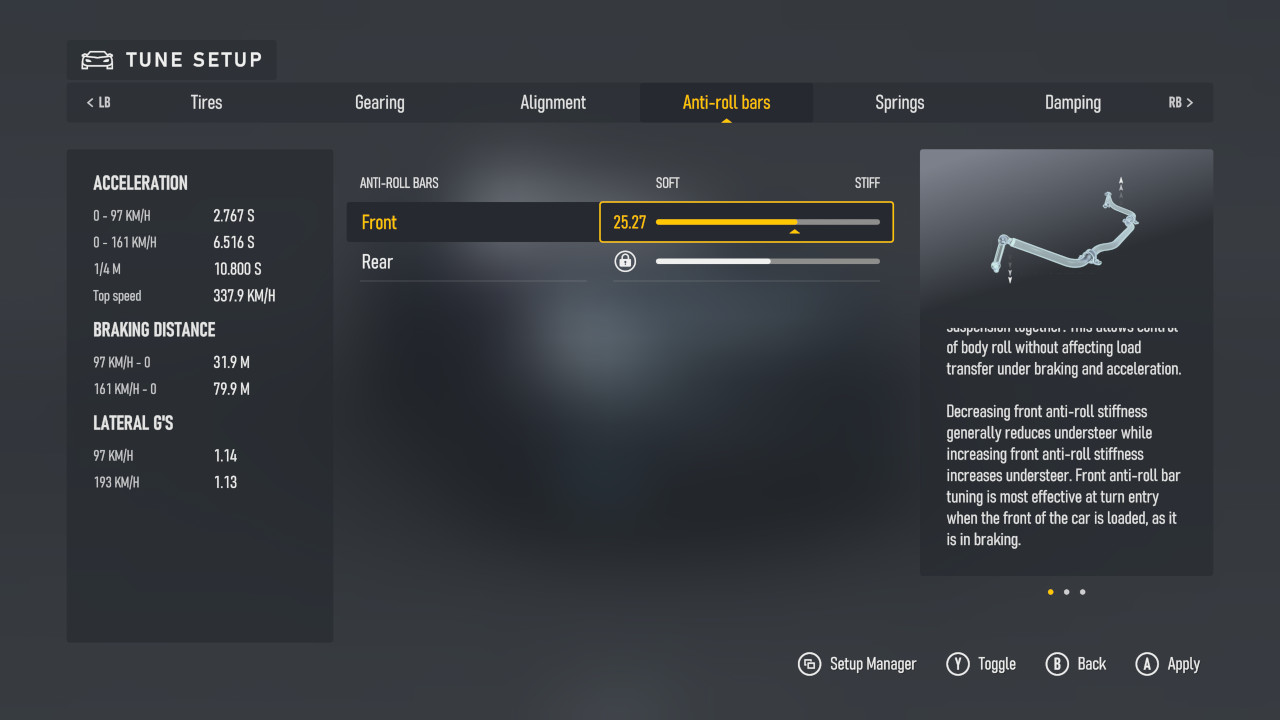Switch to the Damping tab
This screenshot has height=720, width=1280.
[1073, 102]
